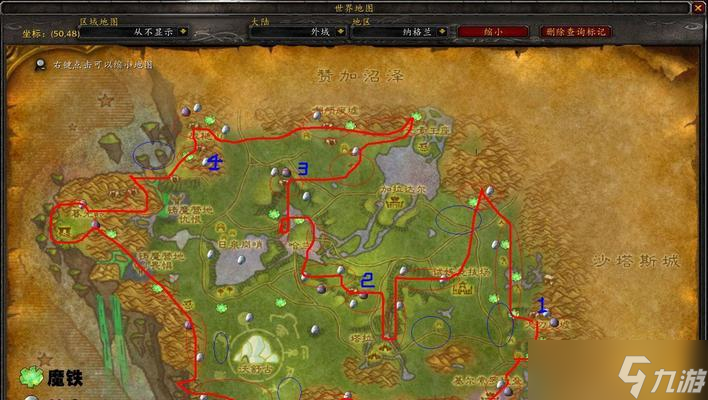Viewport: 708px width, 400px height.
Task: Click the 删除查询标记 button
Action: (576, 31)
